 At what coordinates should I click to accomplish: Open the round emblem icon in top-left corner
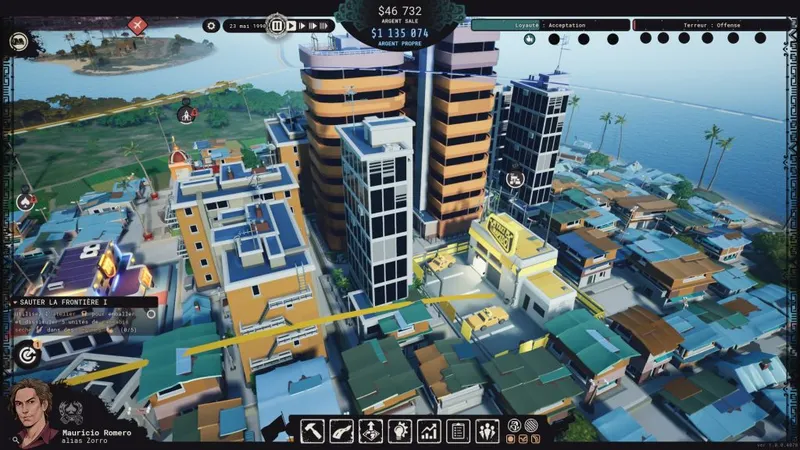(18, 42)
